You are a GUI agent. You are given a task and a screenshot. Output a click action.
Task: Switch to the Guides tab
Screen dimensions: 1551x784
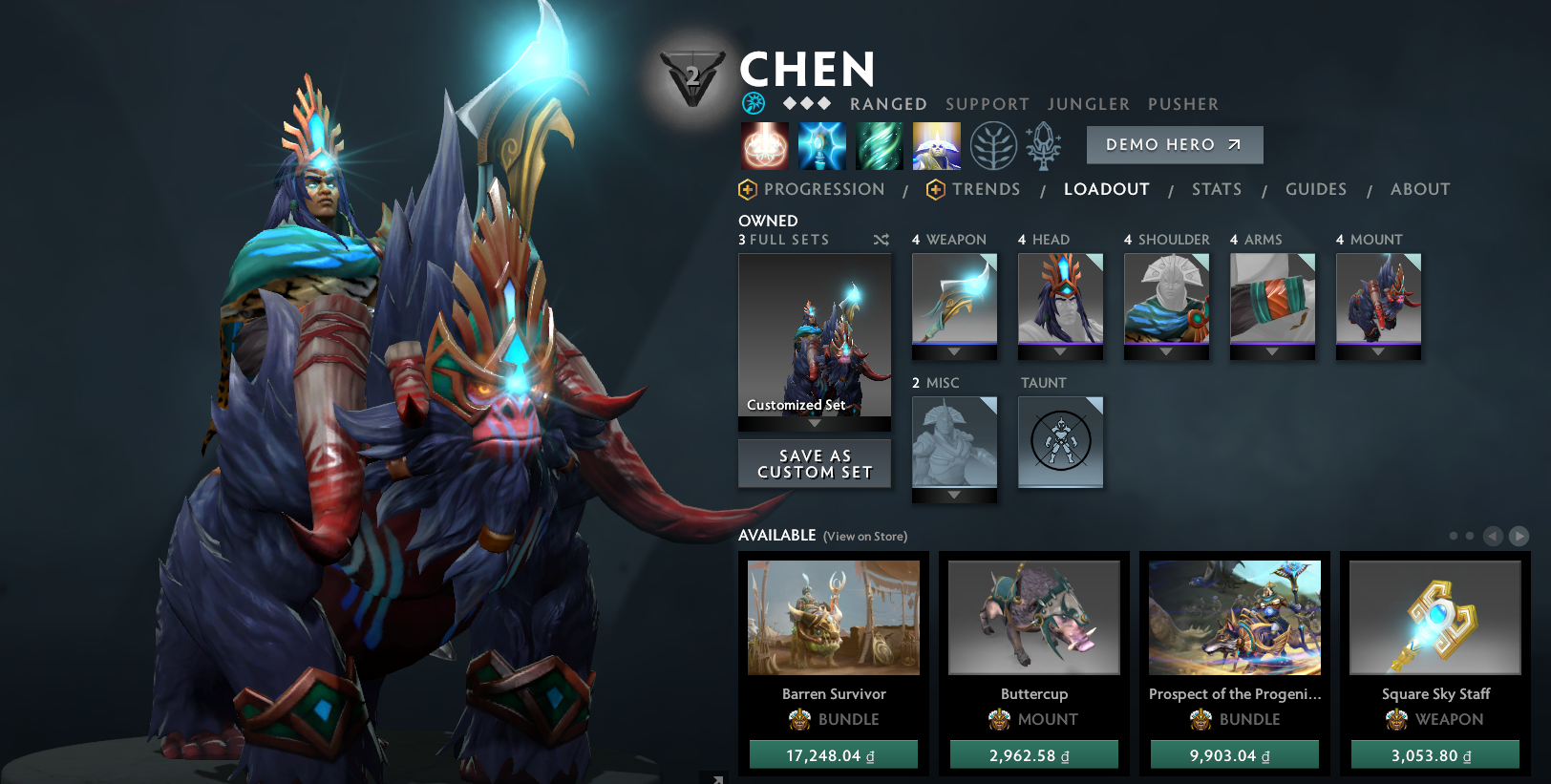pyautogui.click(x=1316, y=189)
